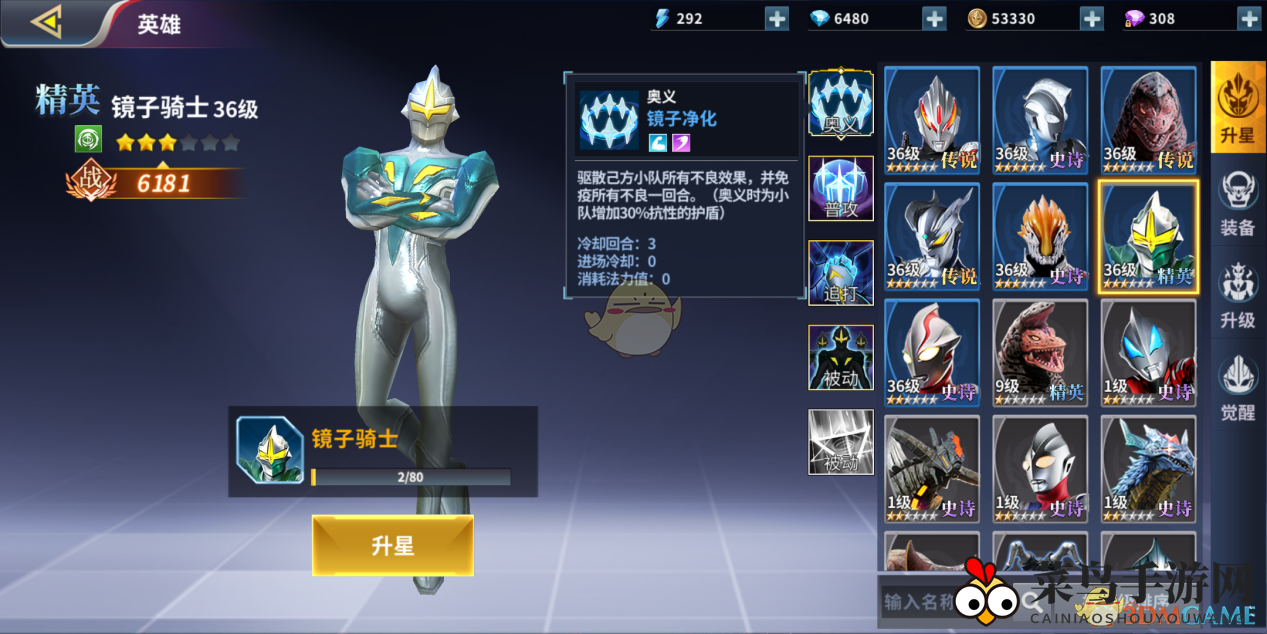Add gold coins with plus button
Image resolution: width=1267 pixels, height=634 pixels.
coord(1091,18)
